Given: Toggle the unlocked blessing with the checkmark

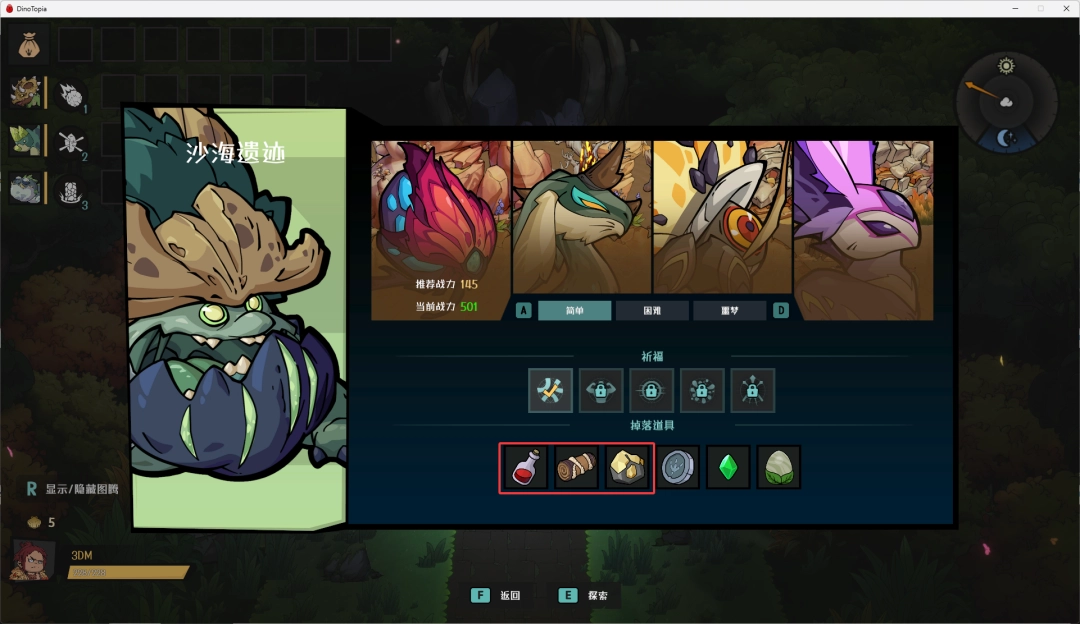Looking at the screenshot, I should [x=551, y=390].
